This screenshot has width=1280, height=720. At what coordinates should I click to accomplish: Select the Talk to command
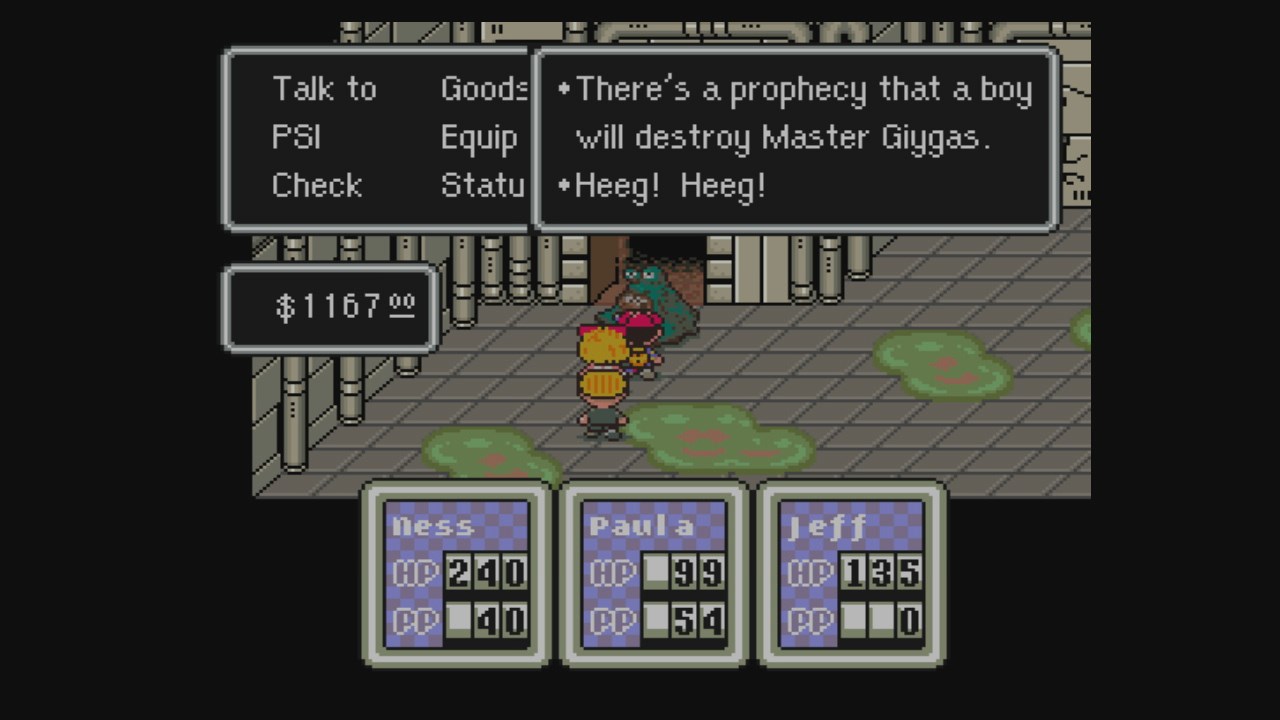324,89
